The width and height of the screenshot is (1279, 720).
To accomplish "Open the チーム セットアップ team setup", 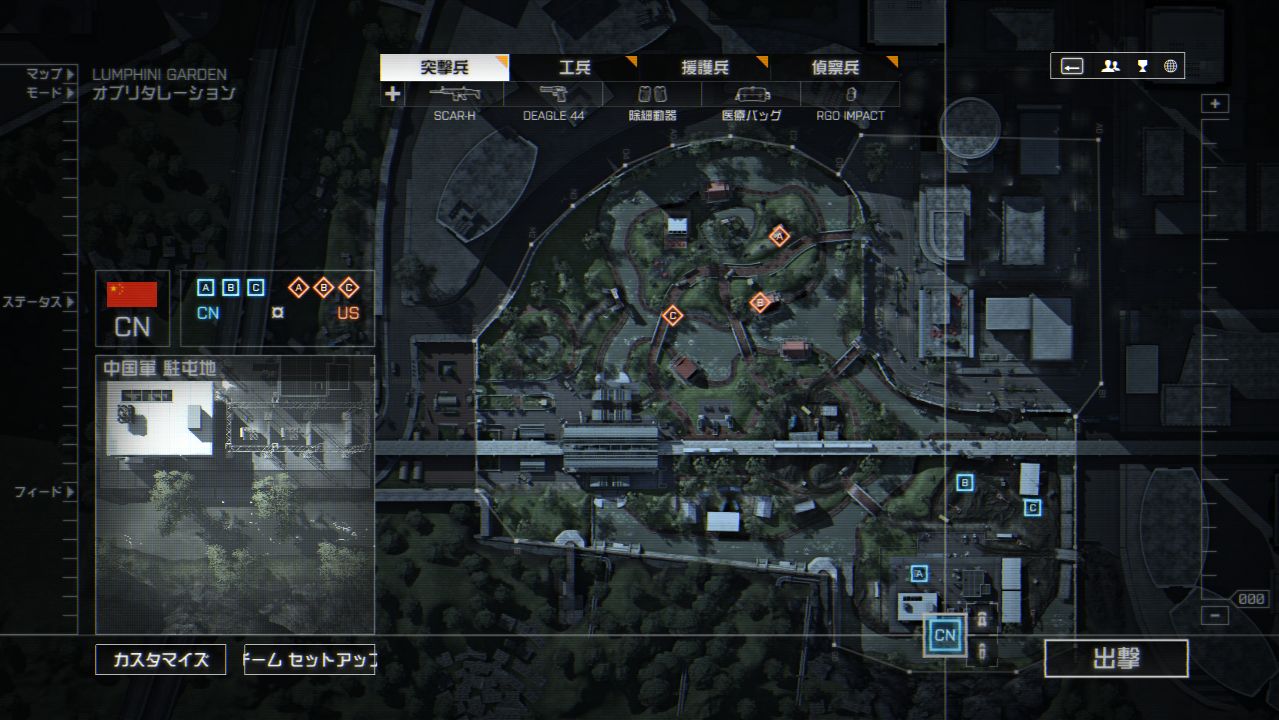I will [309, 660].
